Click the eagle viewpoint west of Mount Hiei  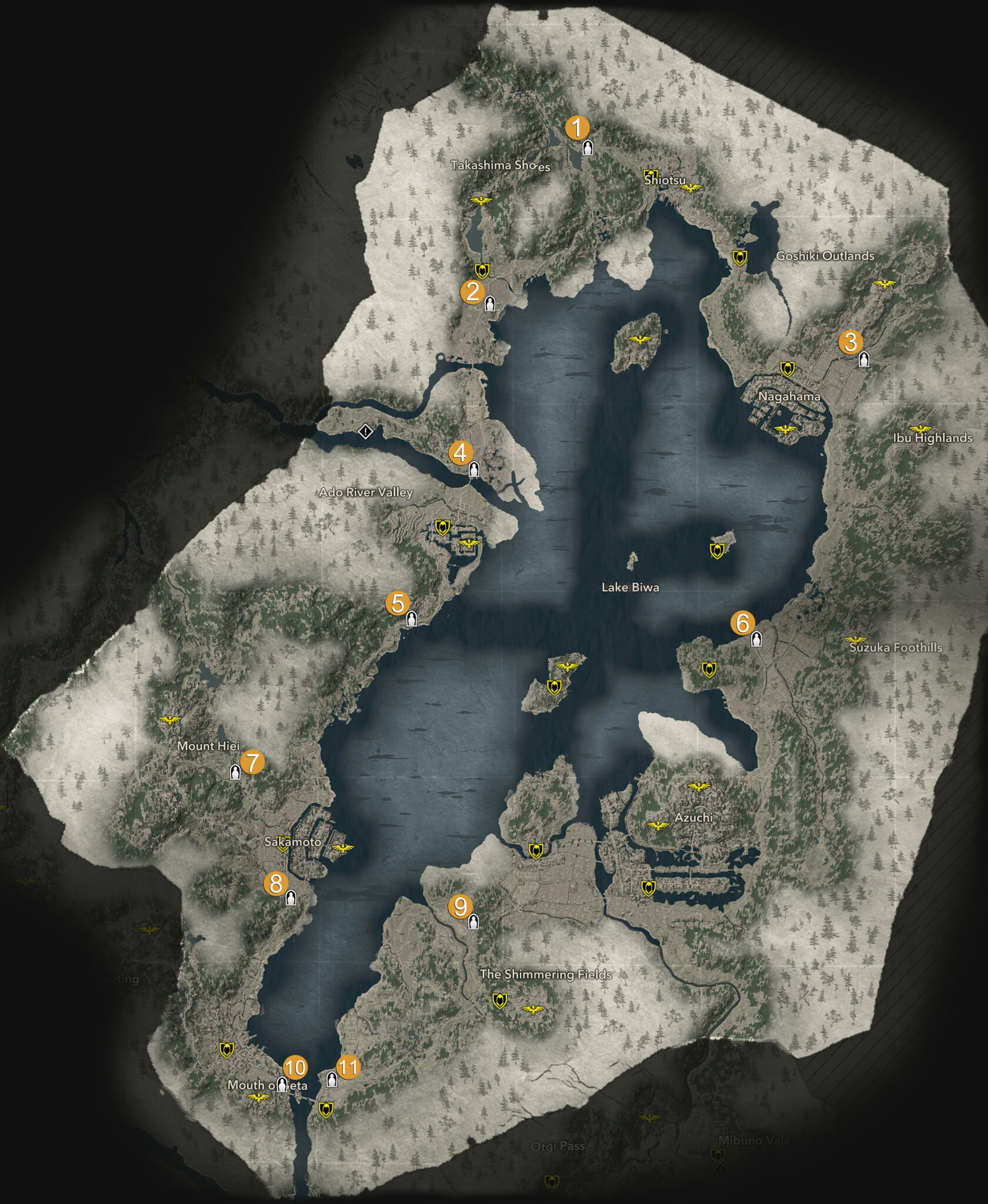[x=168, y=718]
